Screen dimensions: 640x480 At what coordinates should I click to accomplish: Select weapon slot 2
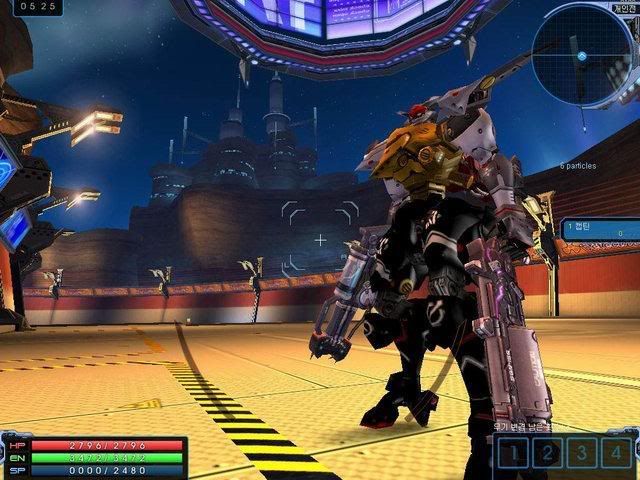(x=547, y=453)
